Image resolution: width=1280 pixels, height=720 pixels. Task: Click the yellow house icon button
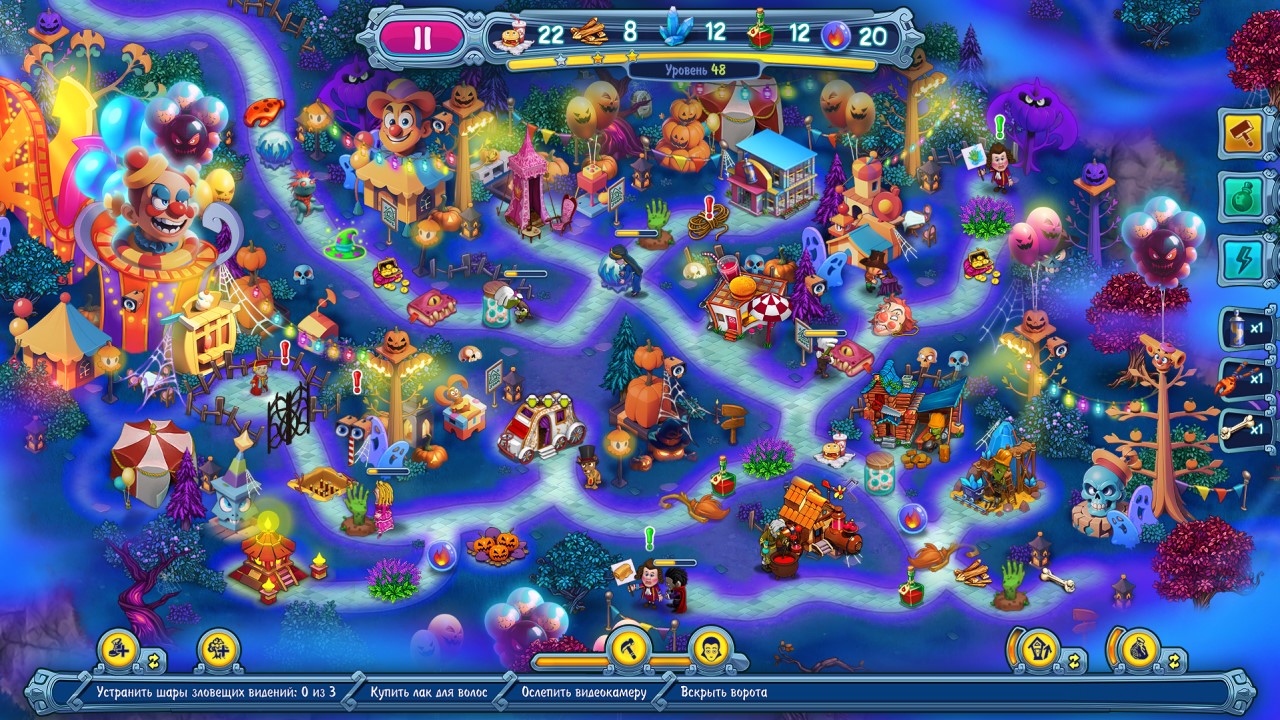[x=1039, y=650]
